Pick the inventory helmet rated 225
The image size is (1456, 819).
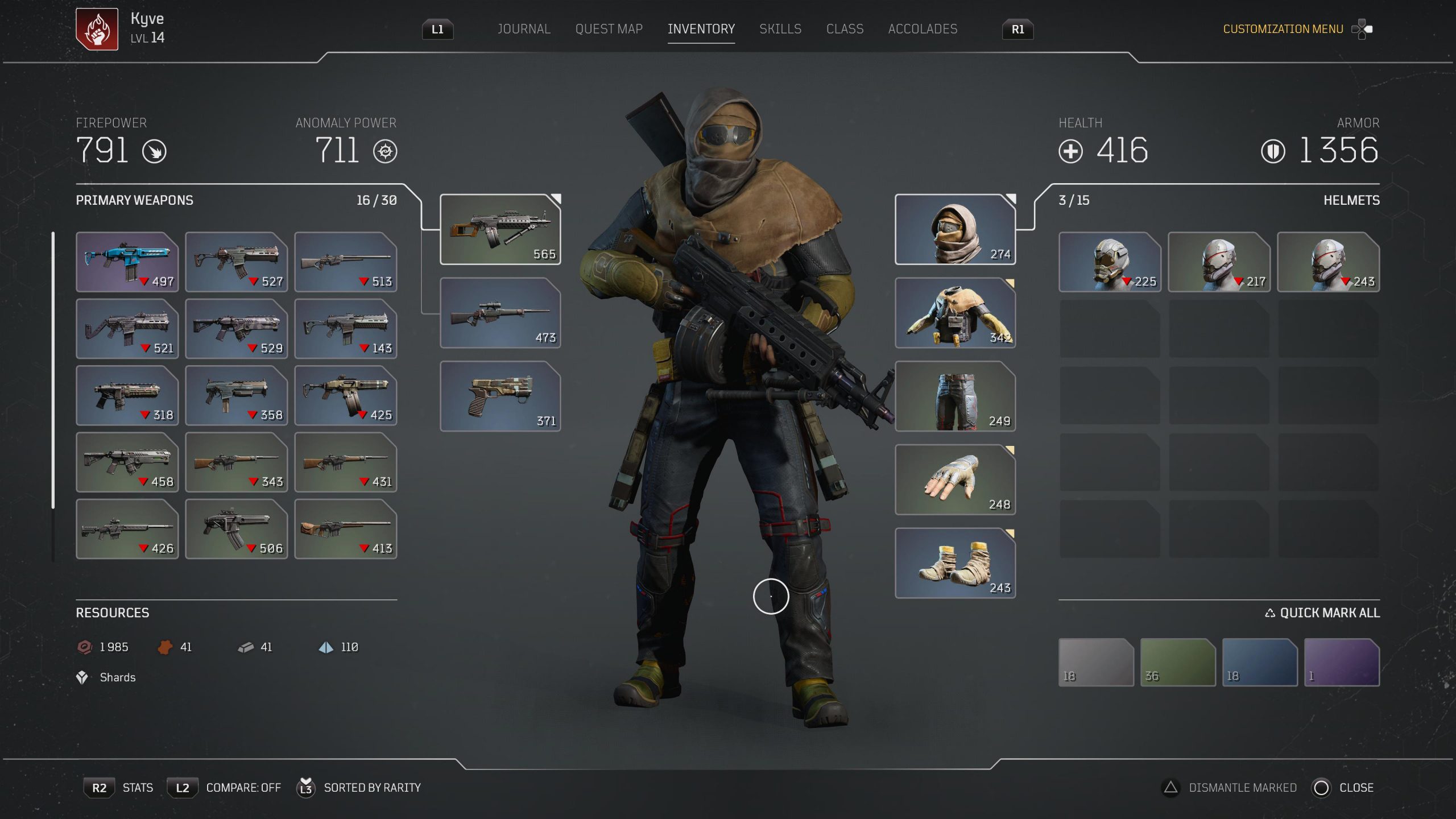1109,262
